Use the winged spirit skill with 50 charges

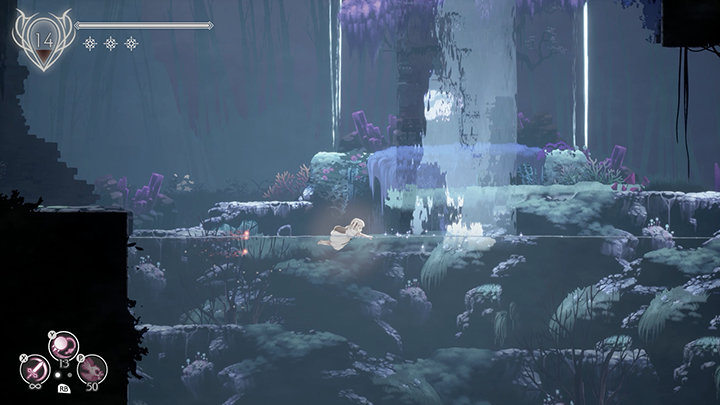coord(92,370)
